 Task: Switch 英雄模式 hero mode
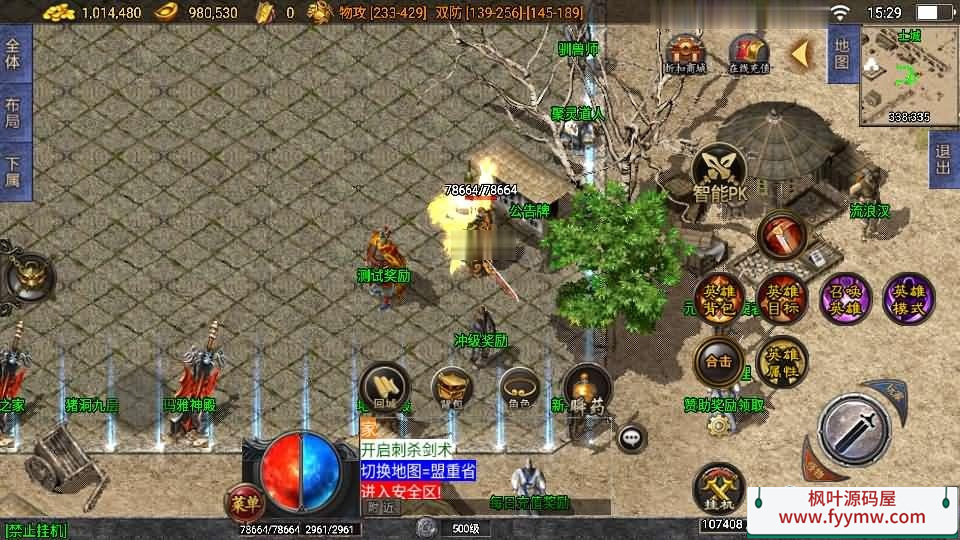coord(909,299)
